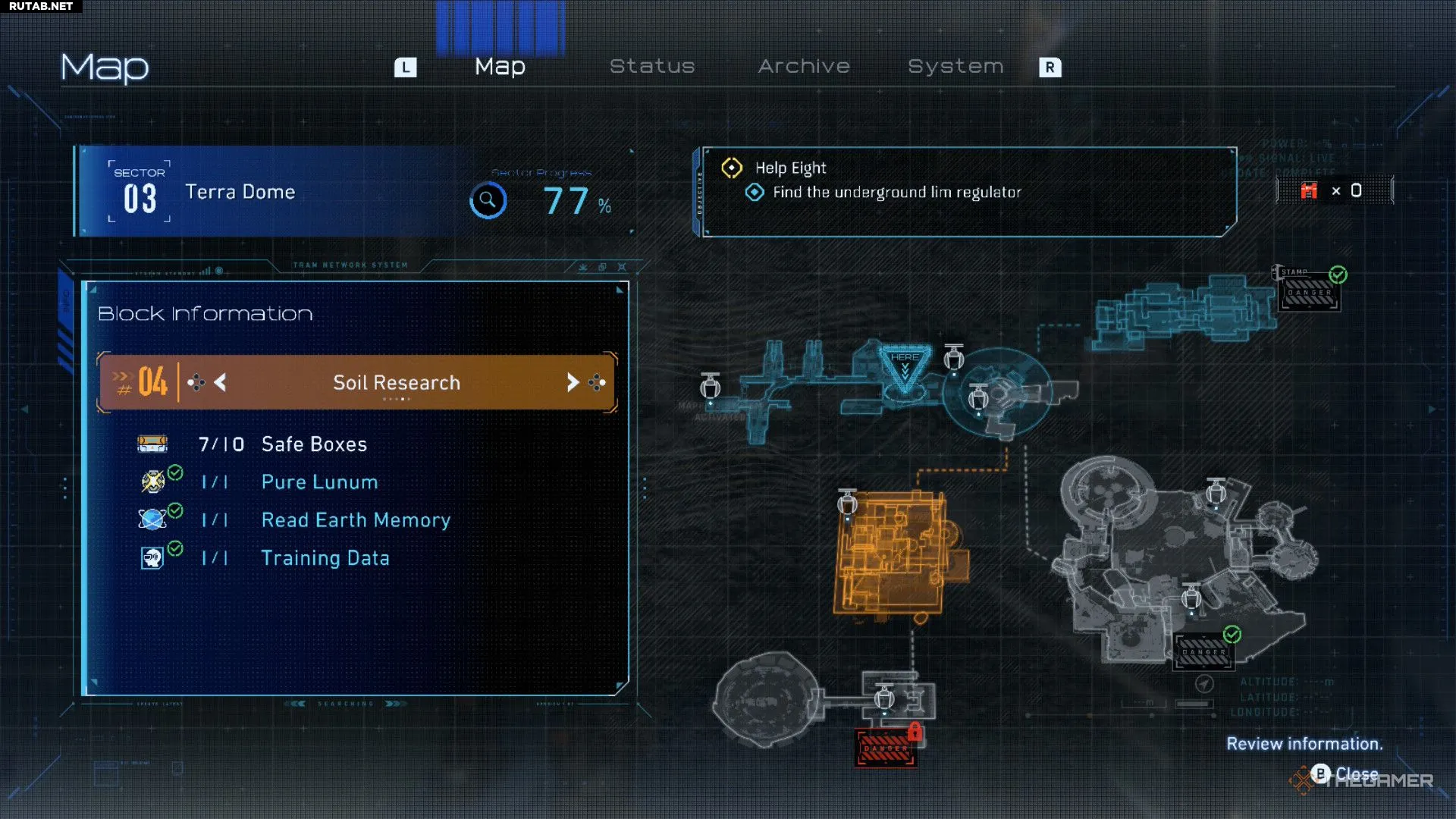Screen dimensions: 1456x819
Task: Select the Read Earth Memory entry
Action: [x=355, y=520]
